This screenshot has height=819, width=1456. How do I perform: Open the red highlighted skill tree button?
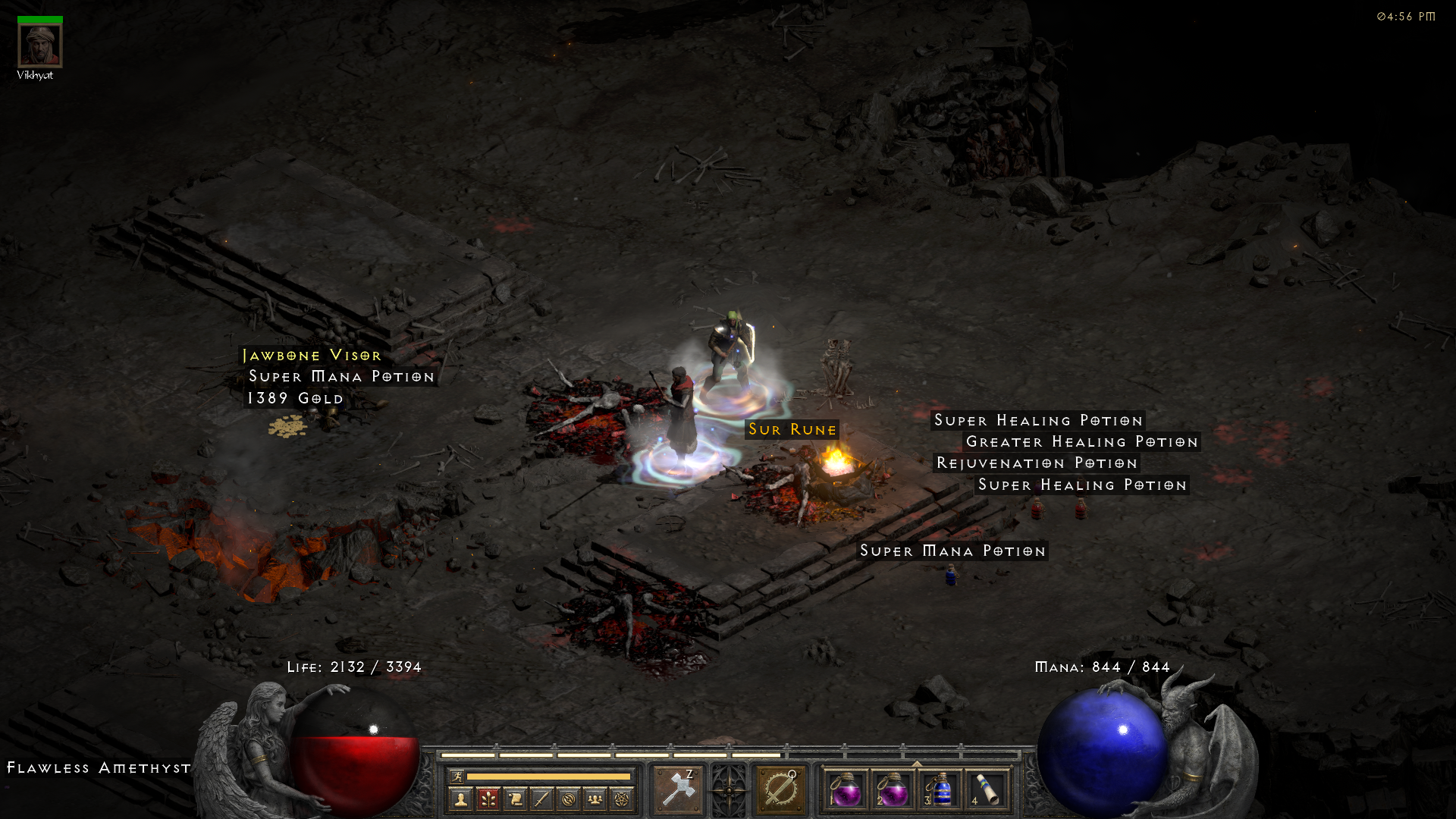(488, 799)
